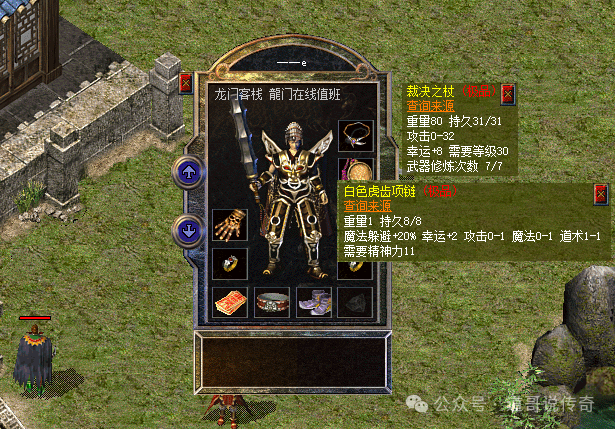Close the 白色虎齿项链 tooltip
This screenshot has width=615, height=429.
point(601,194)
